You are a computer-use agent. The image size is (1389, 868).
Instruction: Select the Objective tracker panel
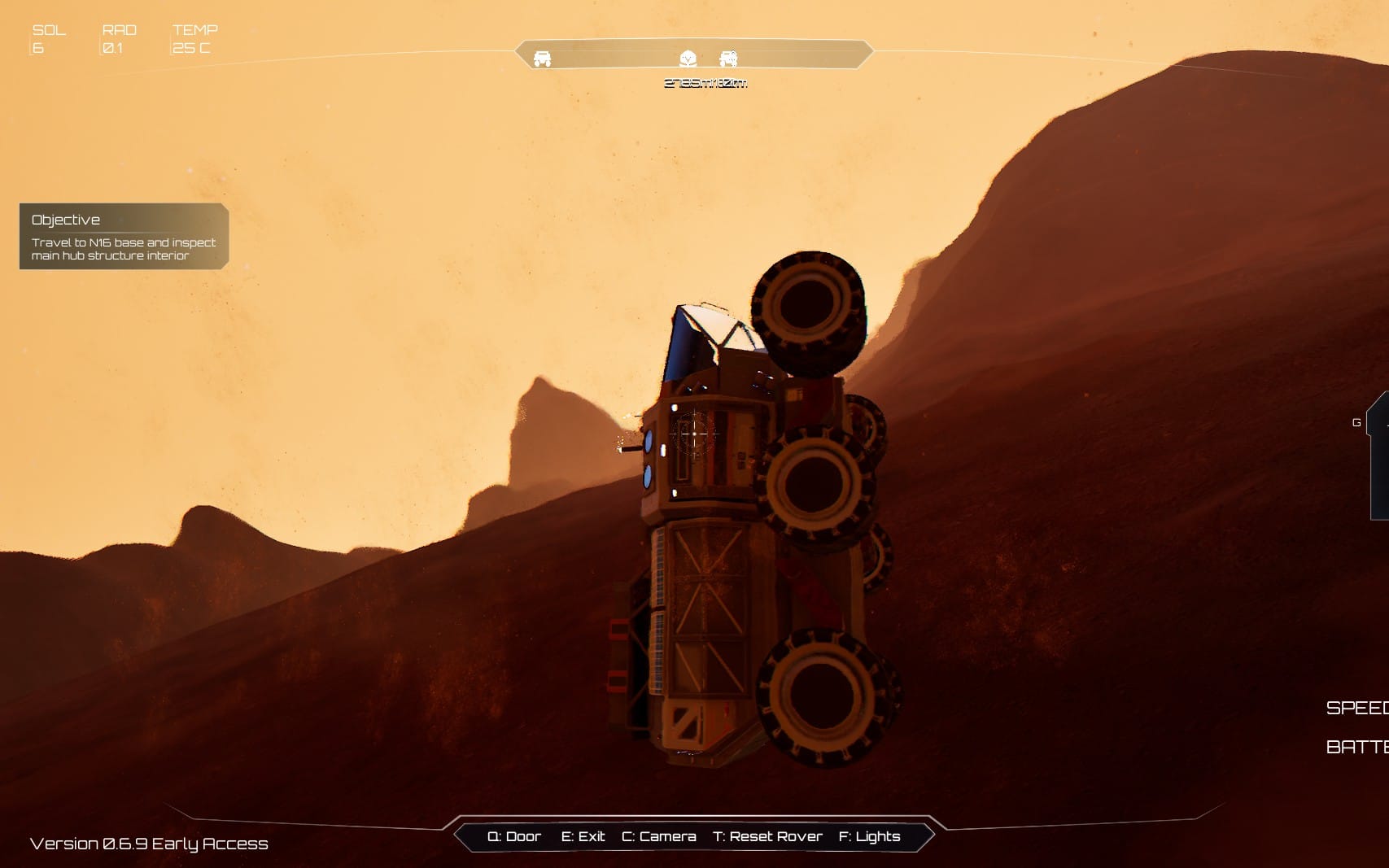click(x=124, y=236)
